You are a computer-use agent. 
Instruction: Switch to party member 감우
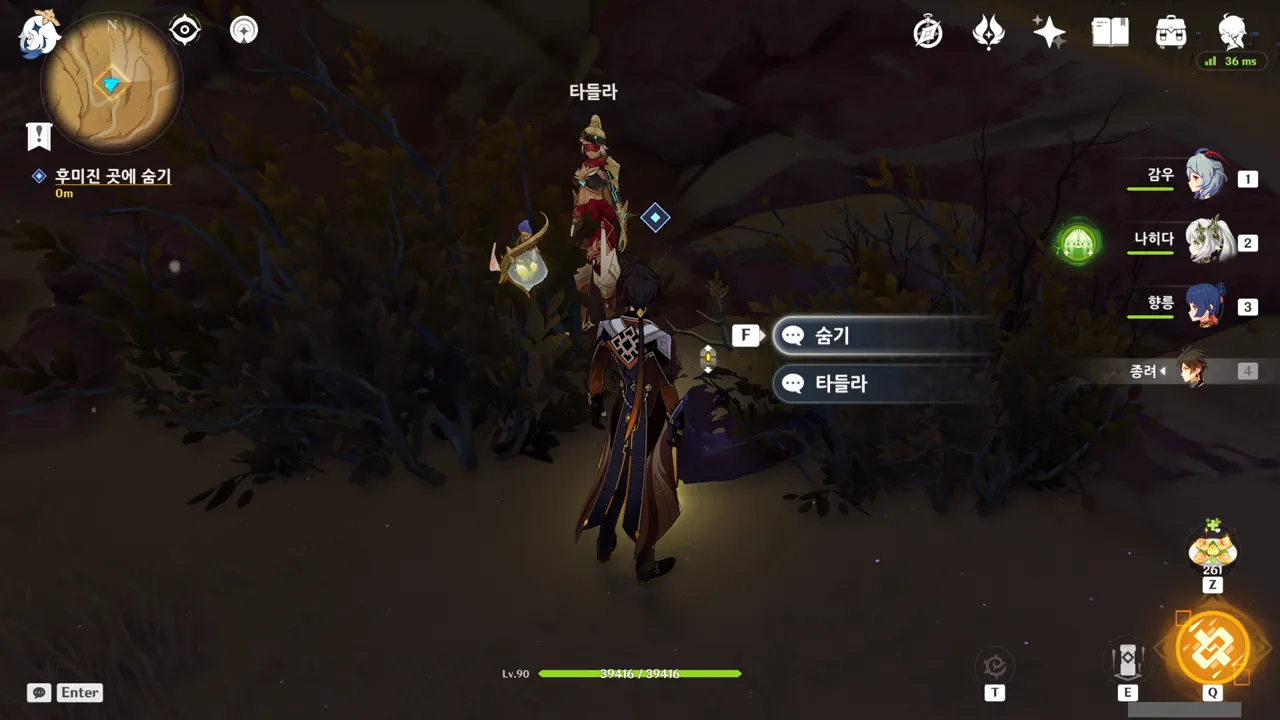tap(1206, 176)
